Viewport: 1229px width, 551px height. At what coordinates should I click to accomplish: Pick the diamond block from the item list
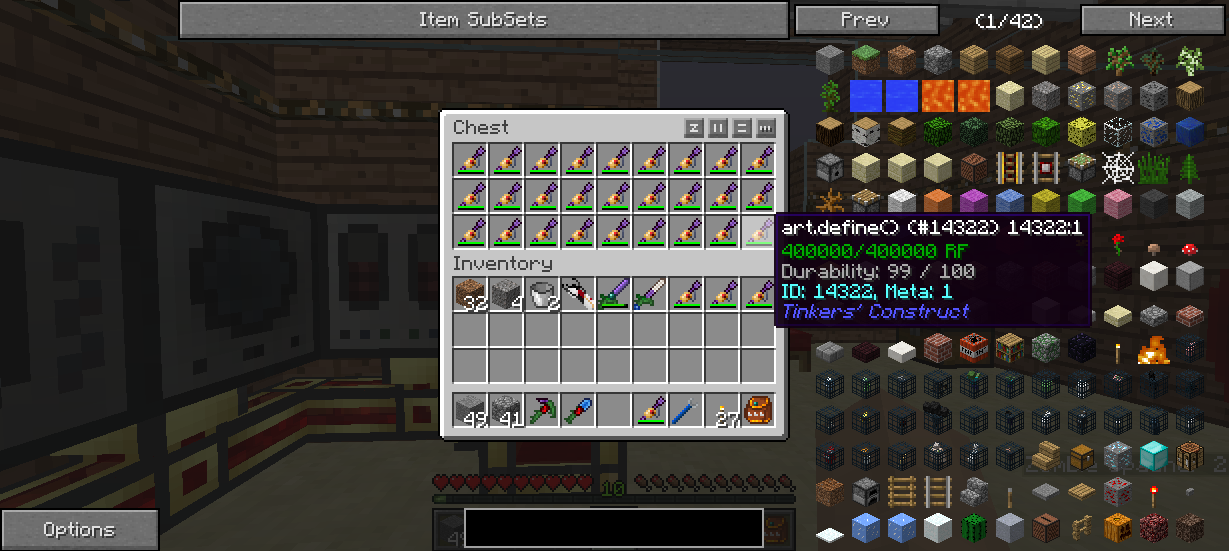pos(1154,457)
